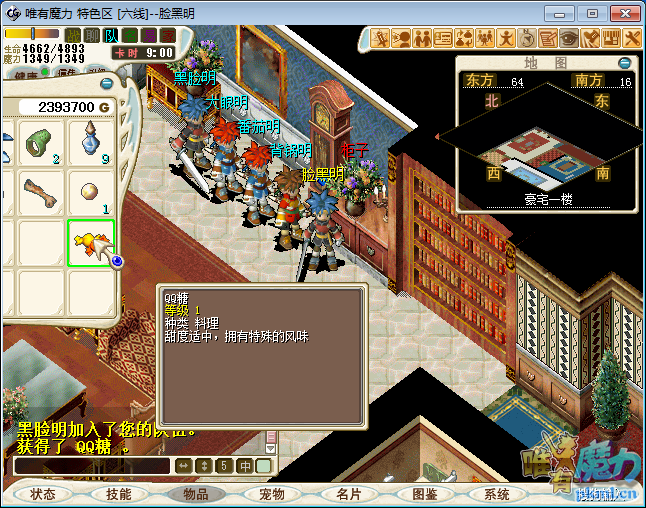This screenshot has height=508, width=646.
Task: Select the green ring item slot
Action: tap(41, 143)
